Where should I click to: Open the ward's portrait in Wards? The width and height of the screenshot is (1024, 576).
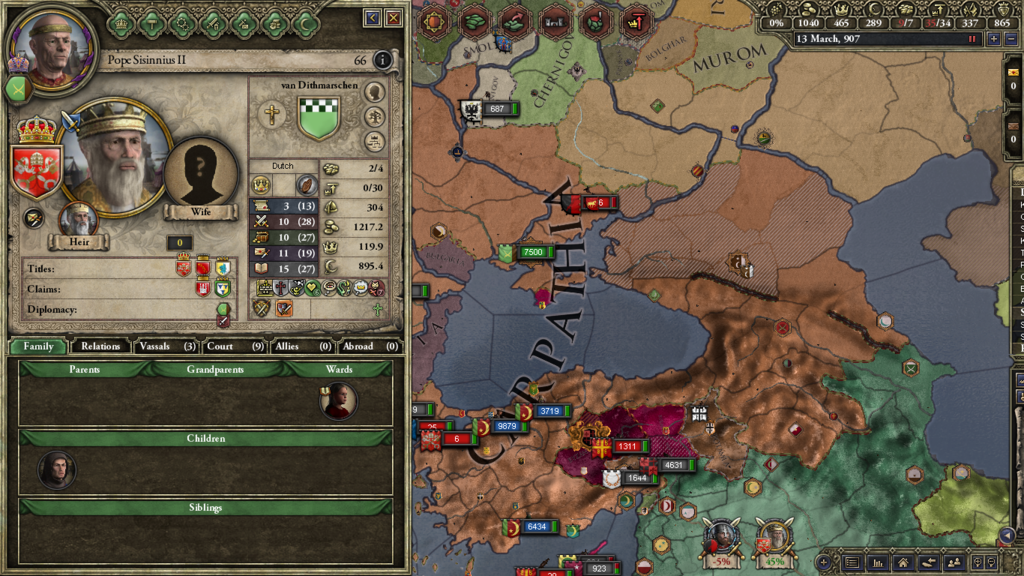[339, 400]
